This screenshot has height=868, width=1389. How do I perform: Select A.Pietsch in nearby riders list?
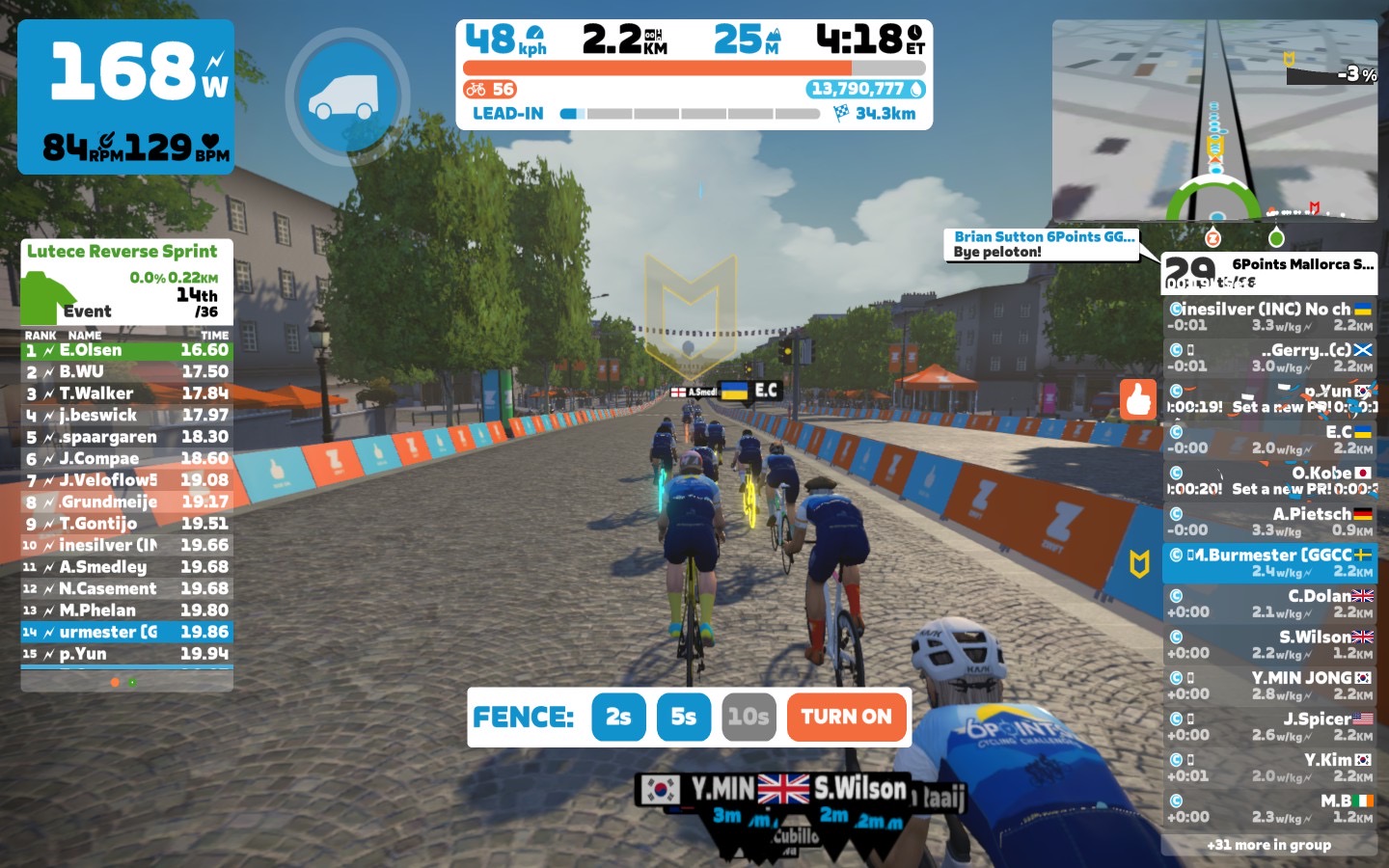[1269, 522]
